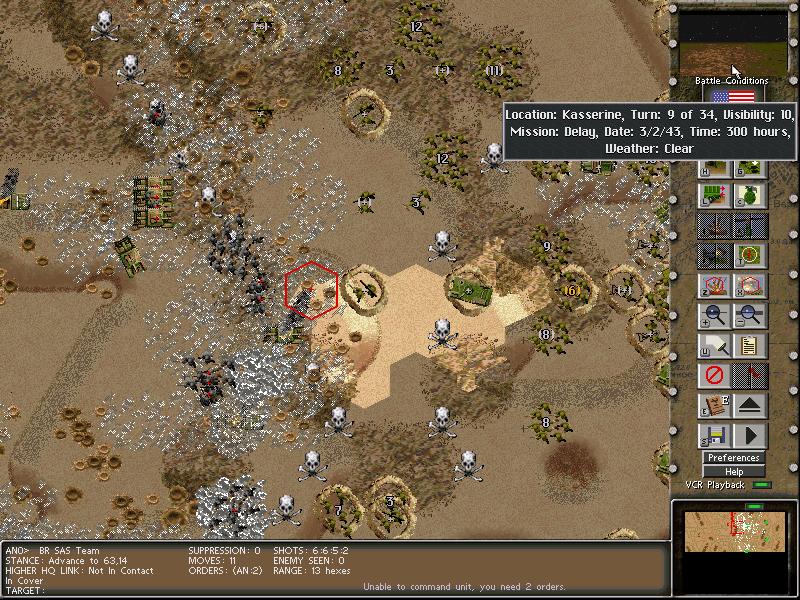Viewport: 800px width, 600px height.
Task: Open the clipboard roster button
Action: pyautogui.click(x=749, y=347)
